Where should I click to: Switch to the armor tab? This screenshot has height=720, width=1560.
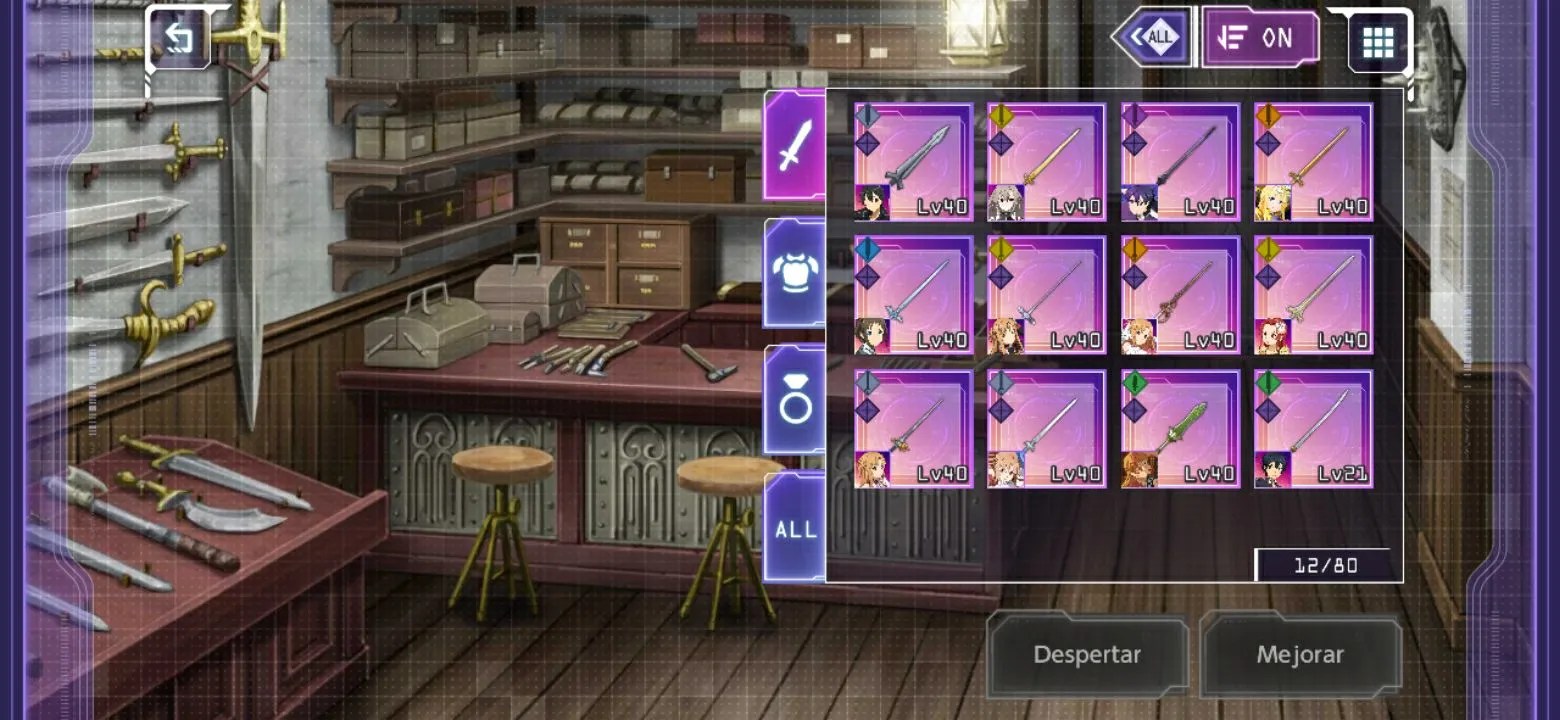click(794, 273)
